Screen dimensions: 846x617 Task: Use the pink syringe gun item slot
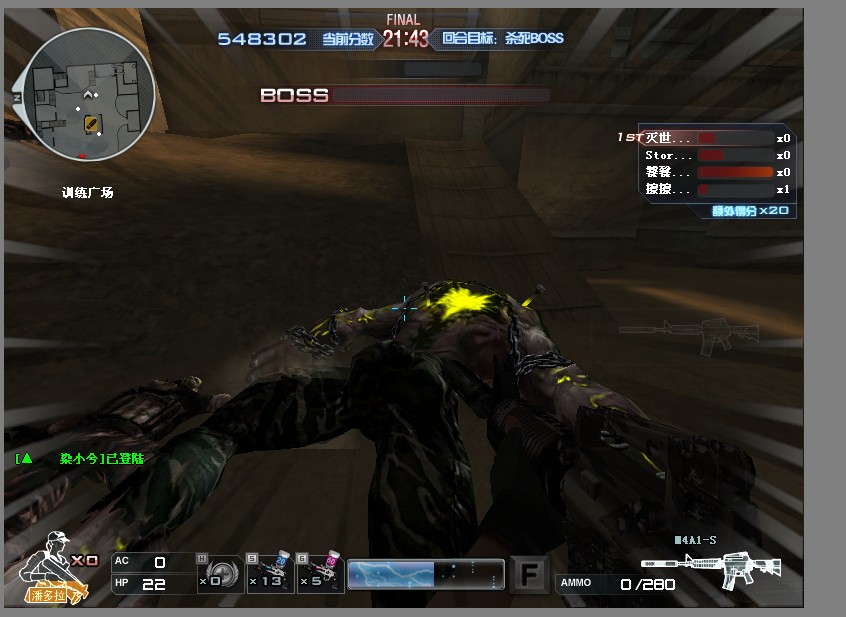(x=321, y=574)
